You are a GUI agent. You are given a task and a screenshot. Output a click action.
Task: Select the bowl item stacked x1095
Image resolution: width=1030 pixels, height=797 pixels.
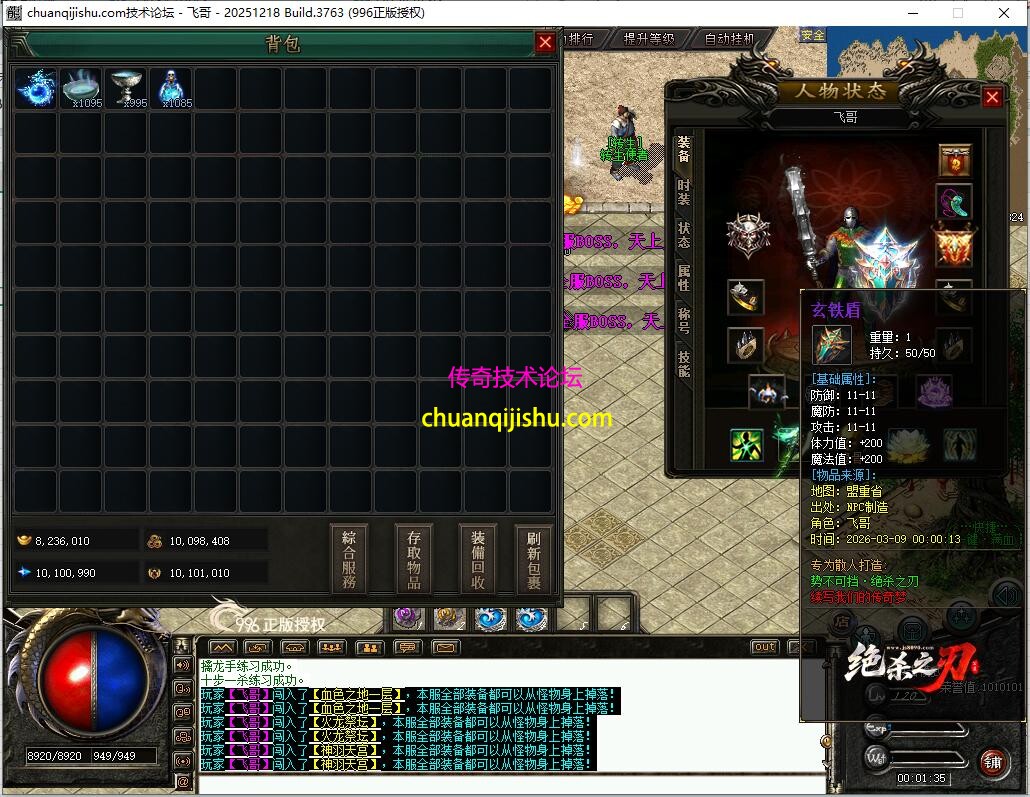click(x=81, y=89)
